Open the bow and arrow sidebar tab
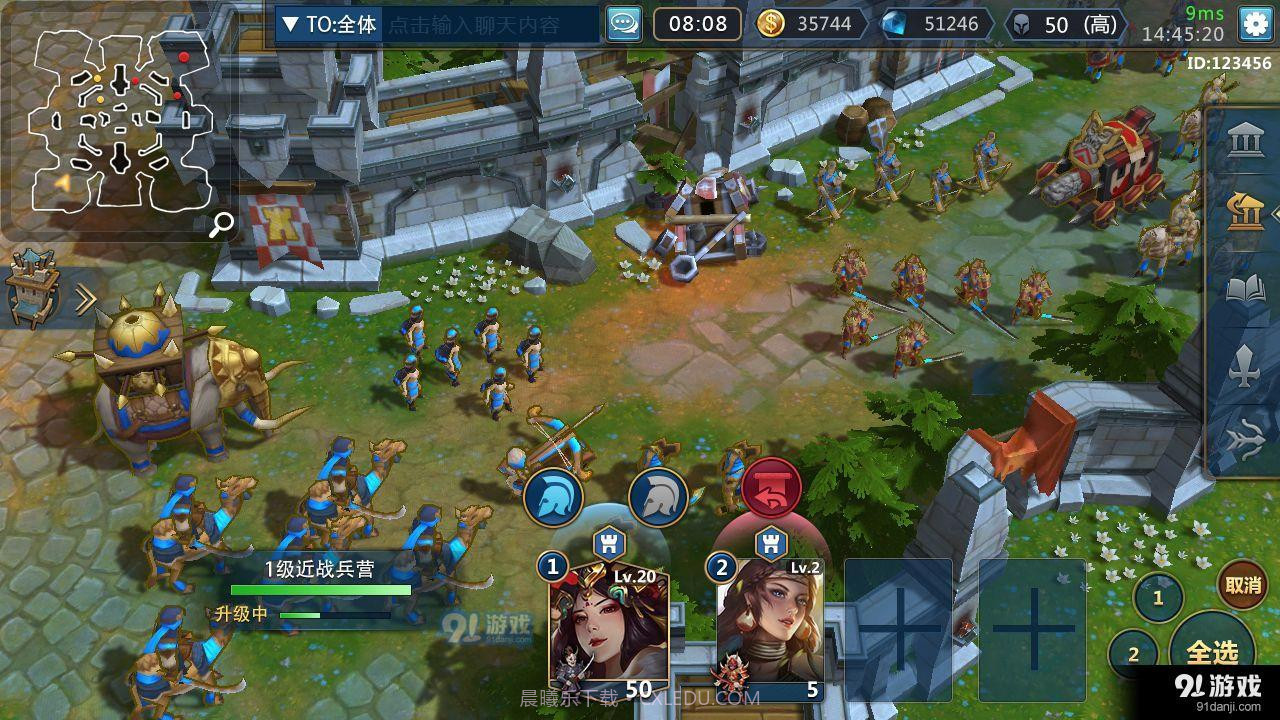Viewport: 1280px width, 720px height. coord(1246,440)
